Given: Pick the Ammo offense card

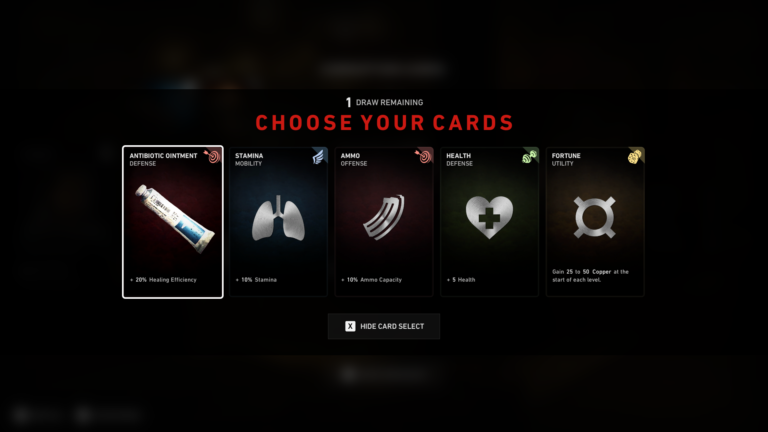Looking at the screenshot, I should click(x=384, y=222).
